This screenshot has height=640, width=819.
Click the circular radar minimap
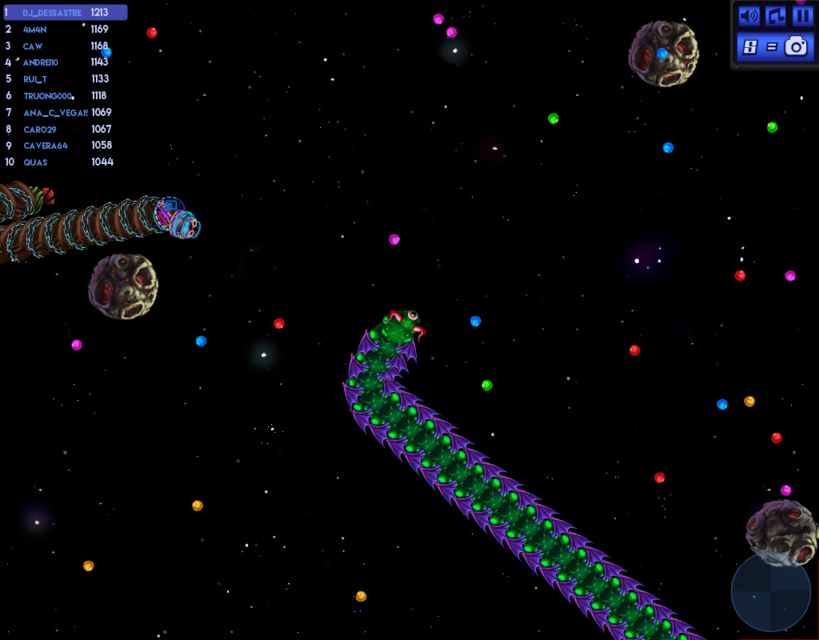click(770, 592)
